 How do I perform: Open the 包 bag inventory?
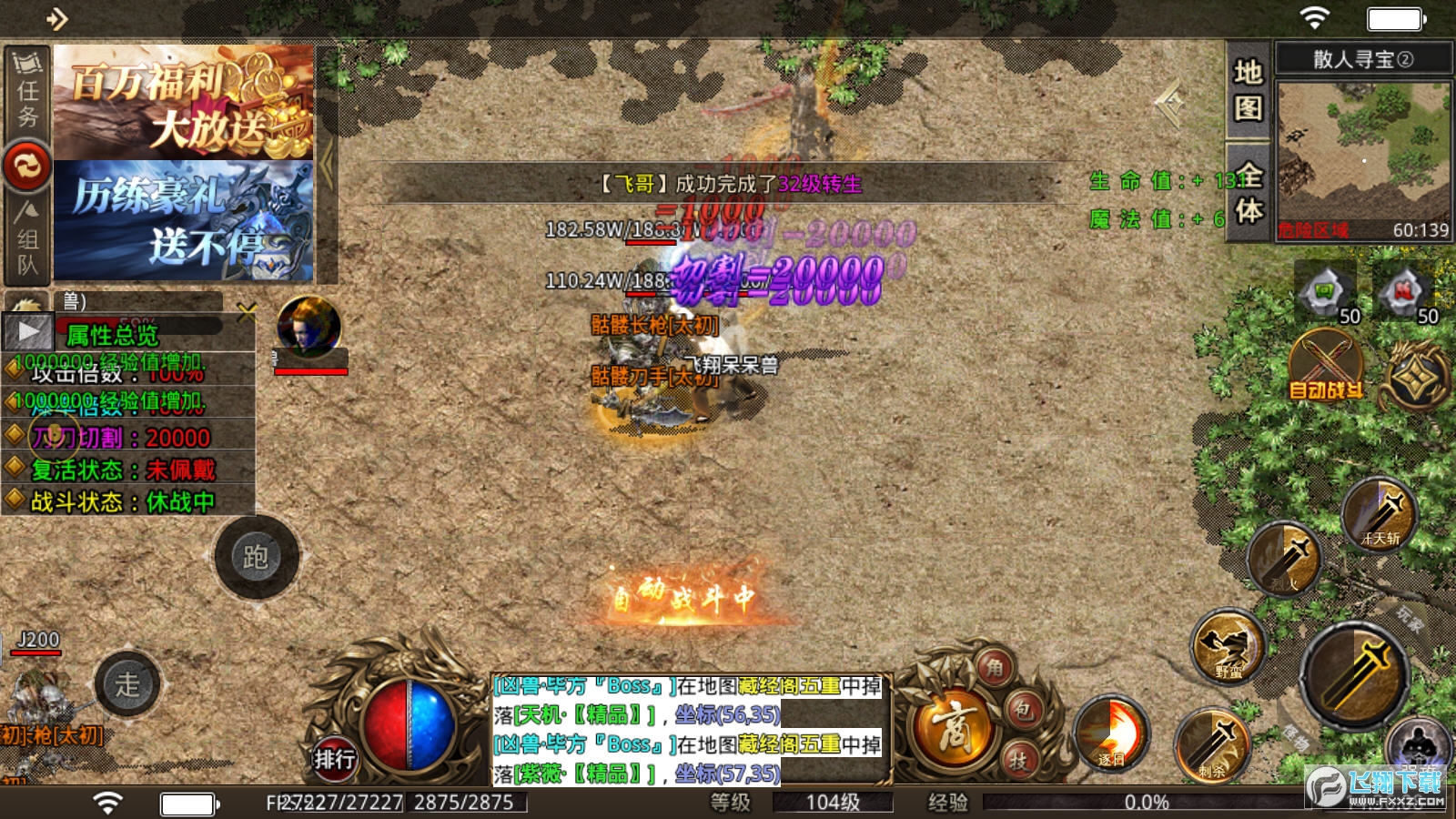[1024, 711]
